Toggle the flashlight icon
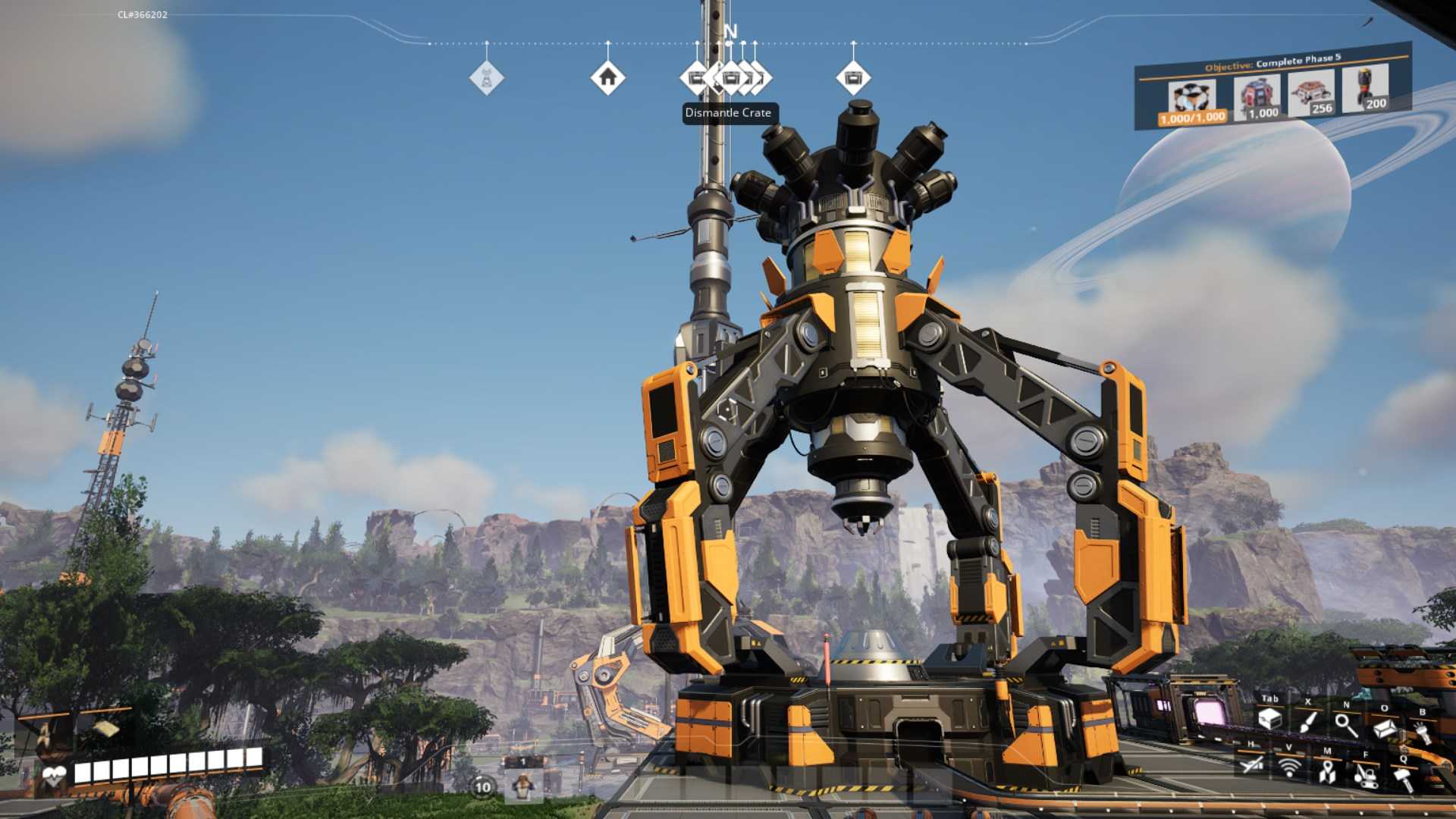This screenshot has height=819, width=1456. (x=1421, y=733)
